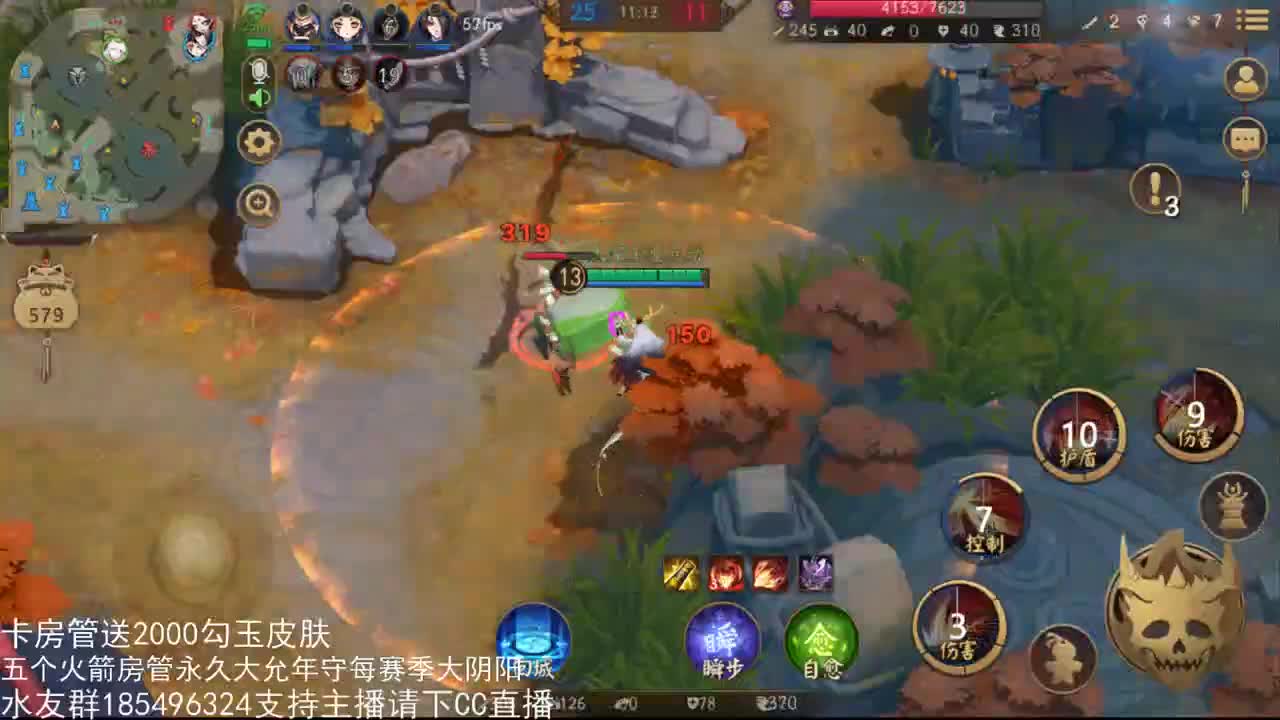The image size is (1280, 720).
Task: Tap the straw doll last-hit minion button
Action: pos(1065,655)
